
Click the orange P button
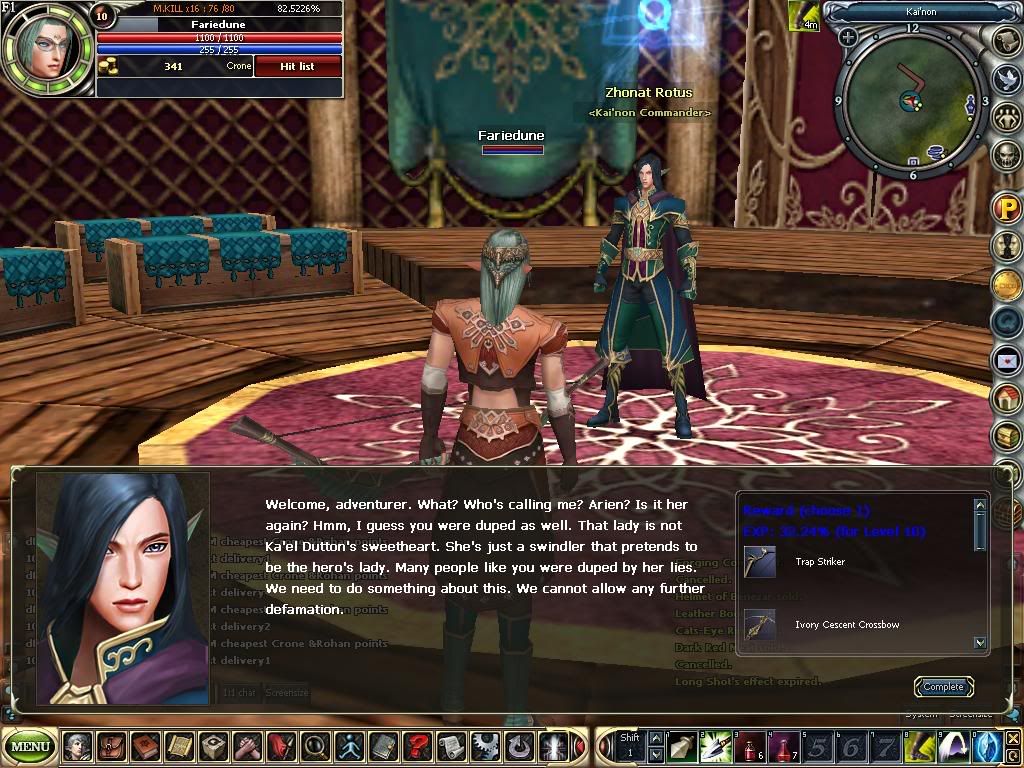coord(1005,209)
